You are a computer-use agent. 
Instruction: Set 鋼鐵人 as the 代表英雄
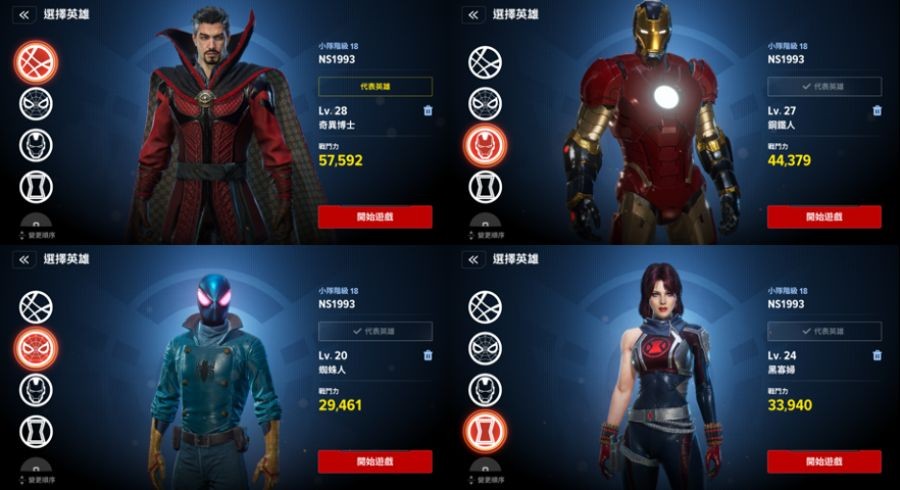pyautogui.click(x=824, y=86)
